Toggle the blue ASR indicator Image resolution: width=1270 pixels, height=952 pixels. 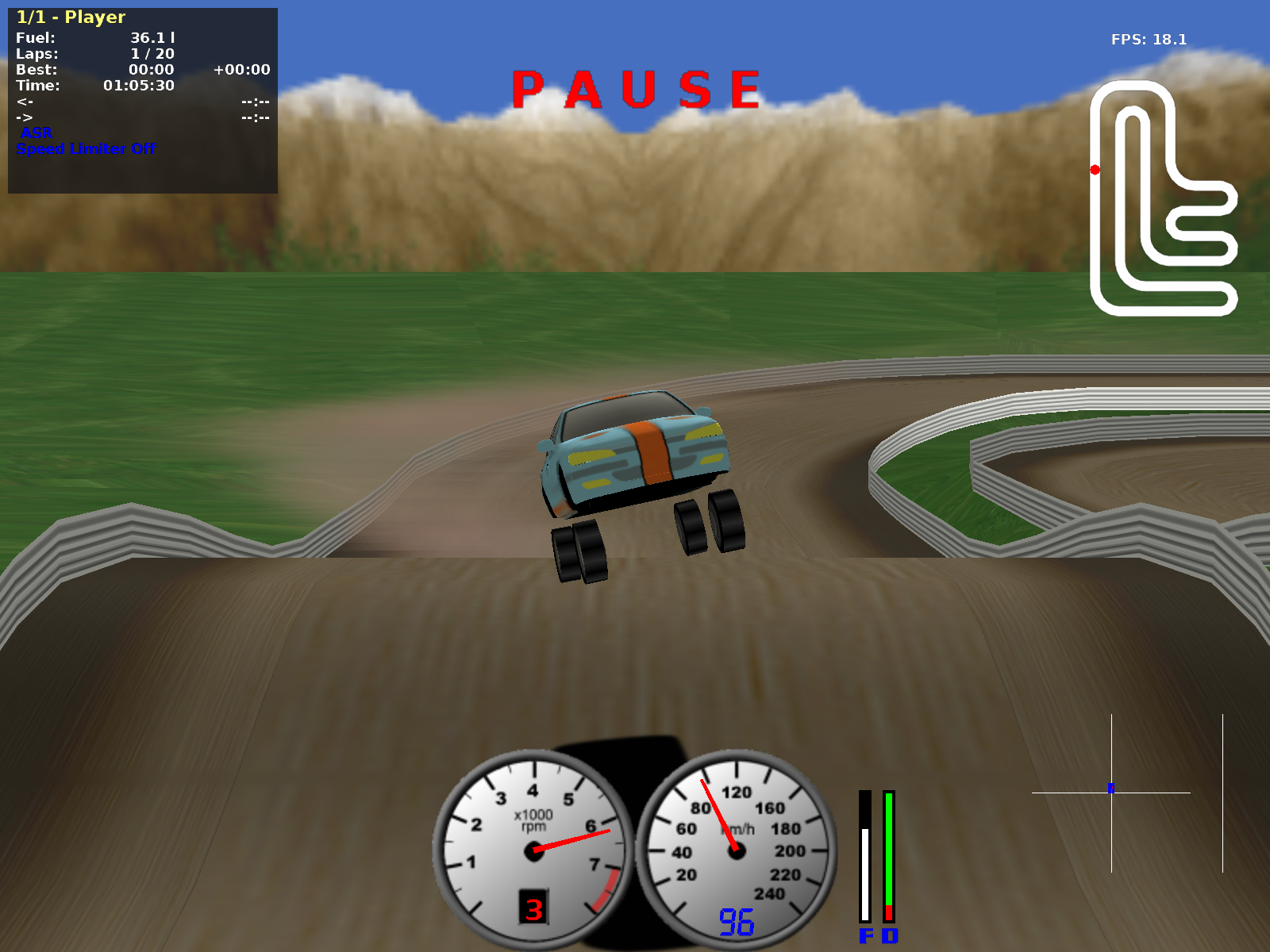pyautogui.click(x=37, y=132)
